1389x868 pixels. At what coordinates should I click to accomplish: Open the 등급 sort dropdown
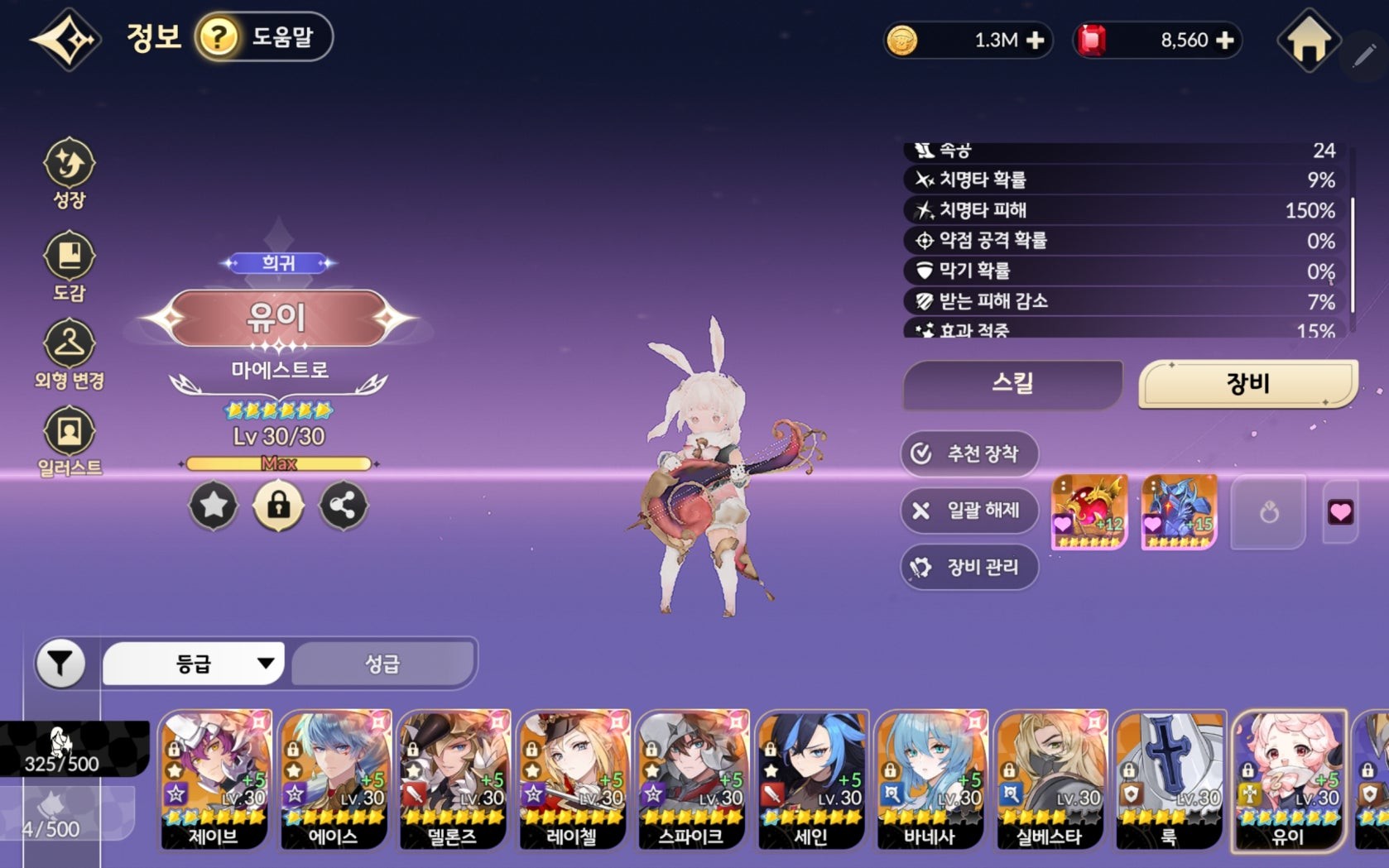tap(193, 664)
